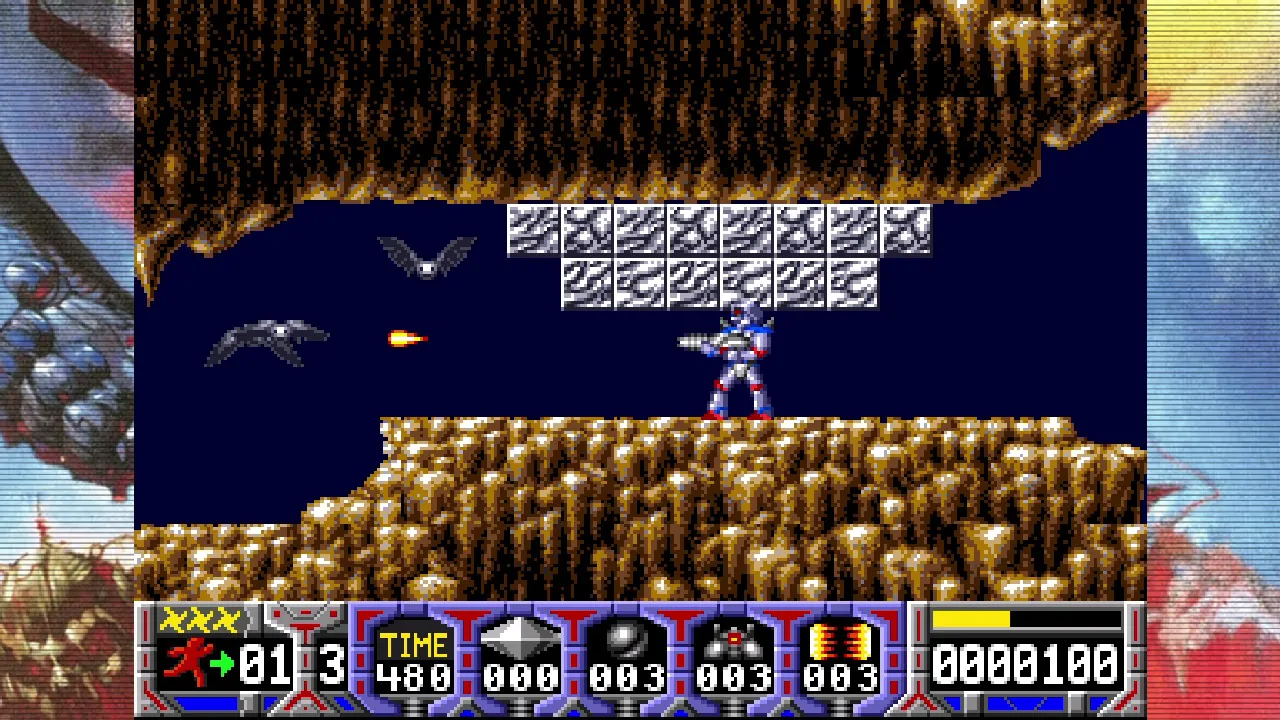
Task: Click the TIME label on the HUD
Action: (x=412, y=644)
